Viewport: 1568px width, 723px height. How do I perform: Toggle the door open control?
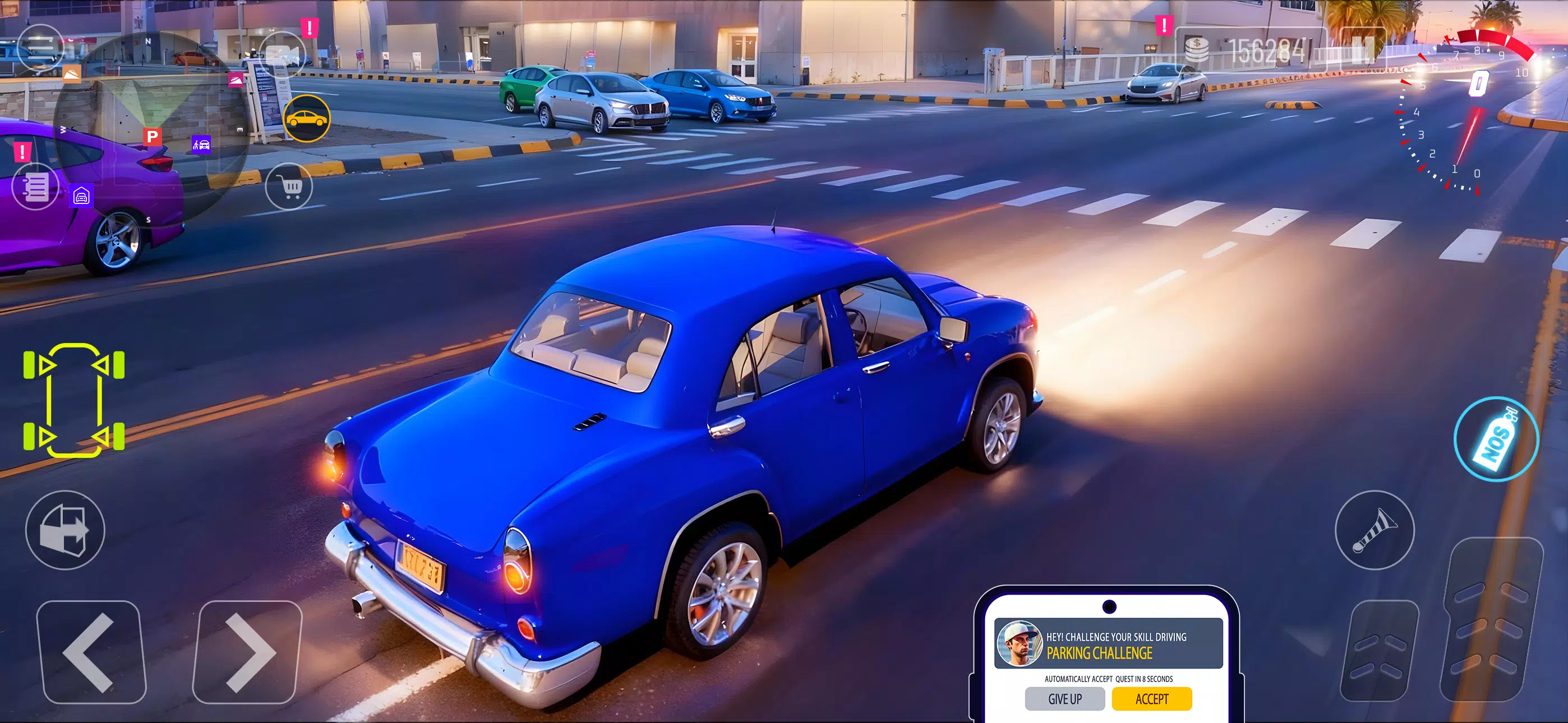pos(67,530)
